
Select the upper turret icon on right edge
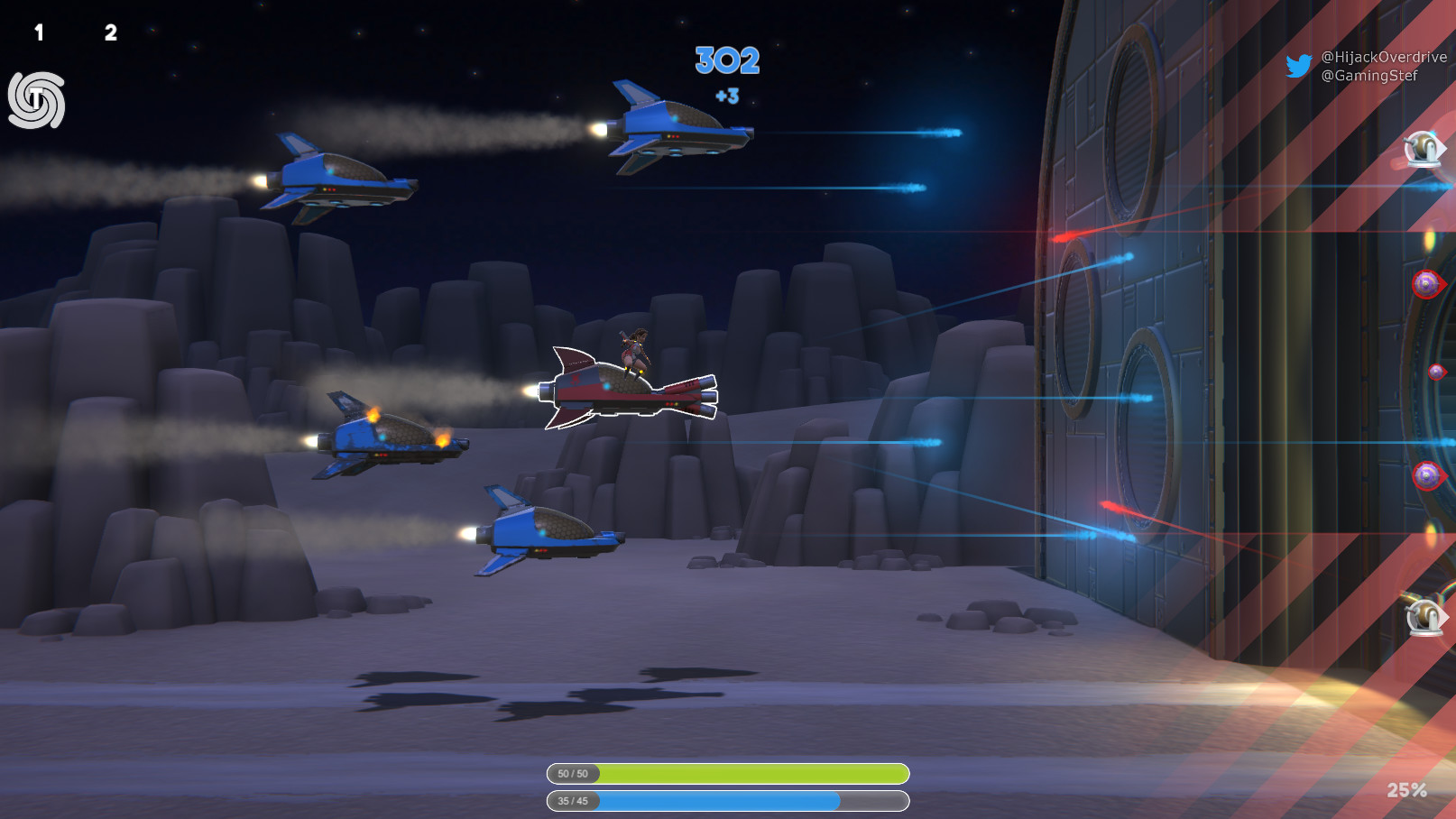pyautogui.click(x=1422, y=149)
